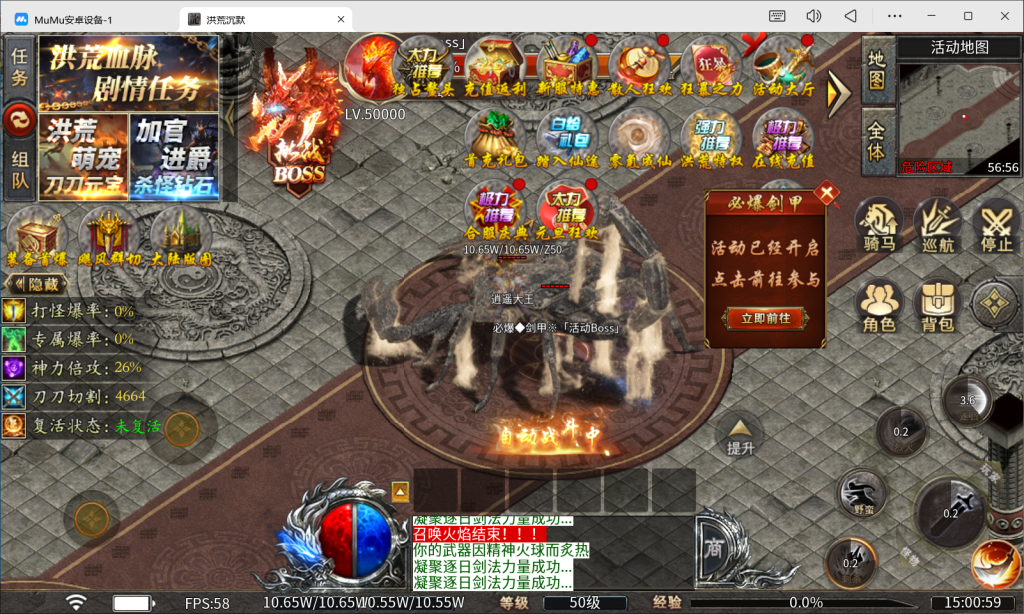Image resolution: width=1024 pixels, height=614 pixels.
Task: Open the 大陆版图 continent map icon
Action: pyautogui.click(x=181, y=239)
